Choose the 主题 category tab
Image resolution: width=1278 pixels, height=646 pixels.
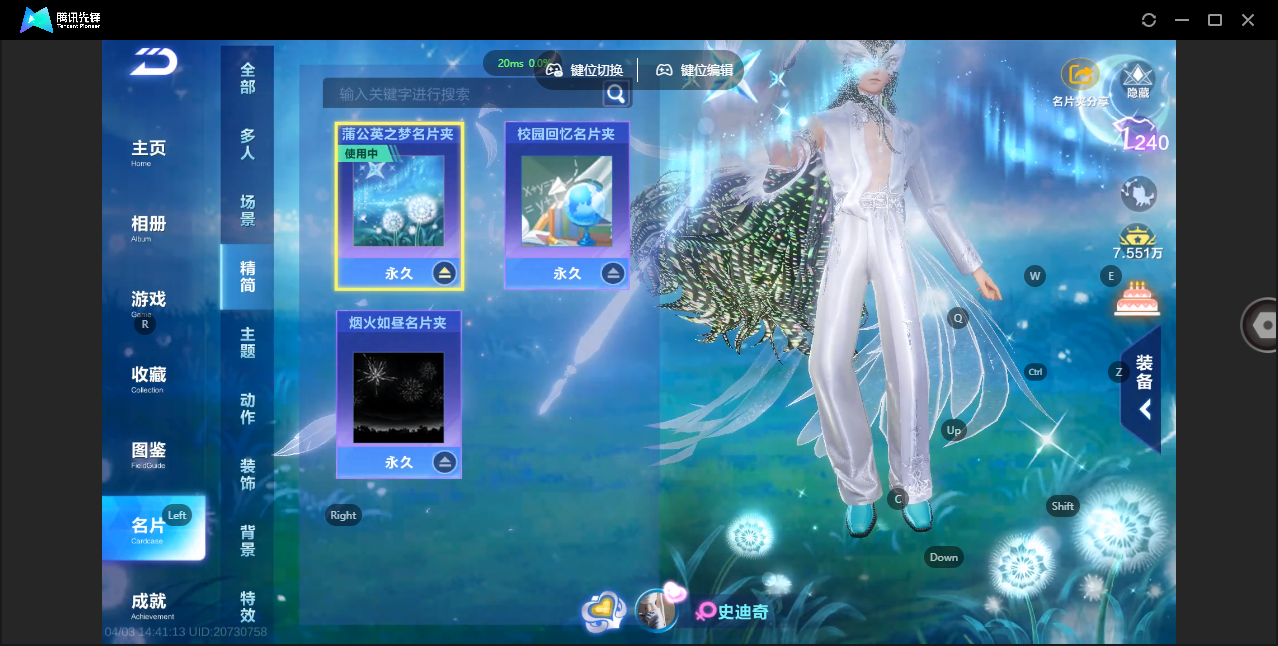pyautogui.click(x=247, y=343)
